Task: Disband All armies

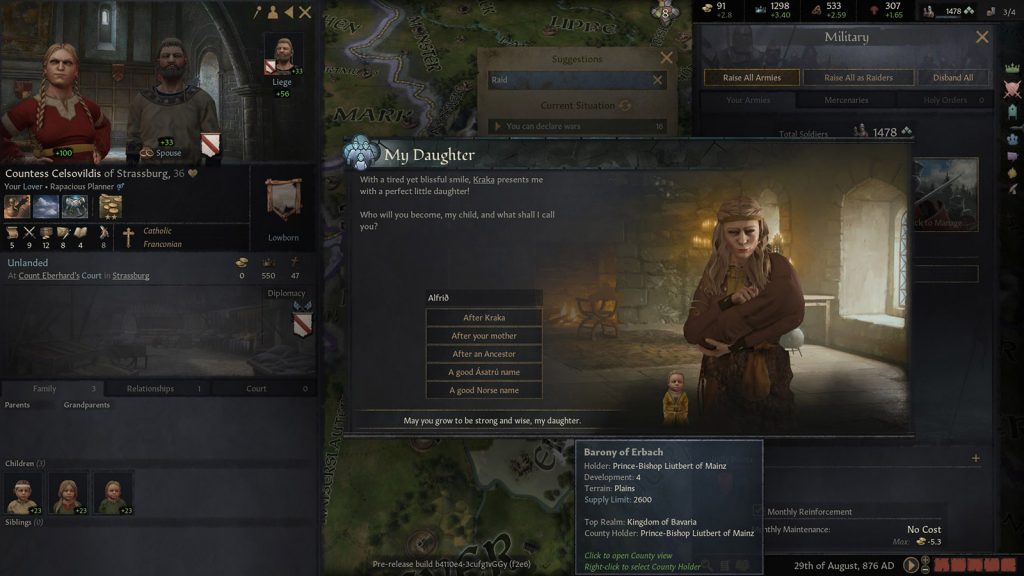Action: click(953, 77)
